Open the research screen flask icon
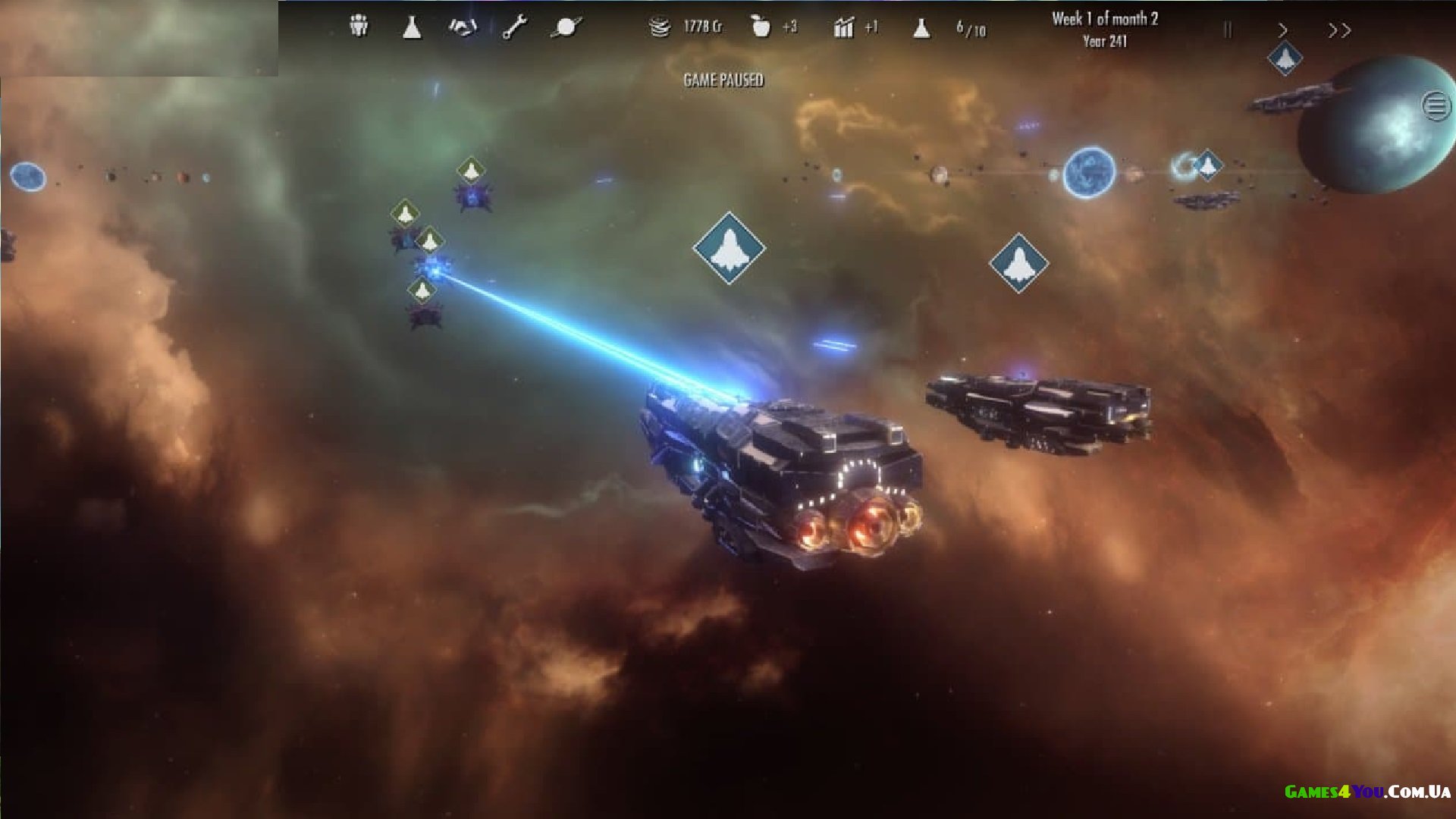 click(x=412, y=27)
